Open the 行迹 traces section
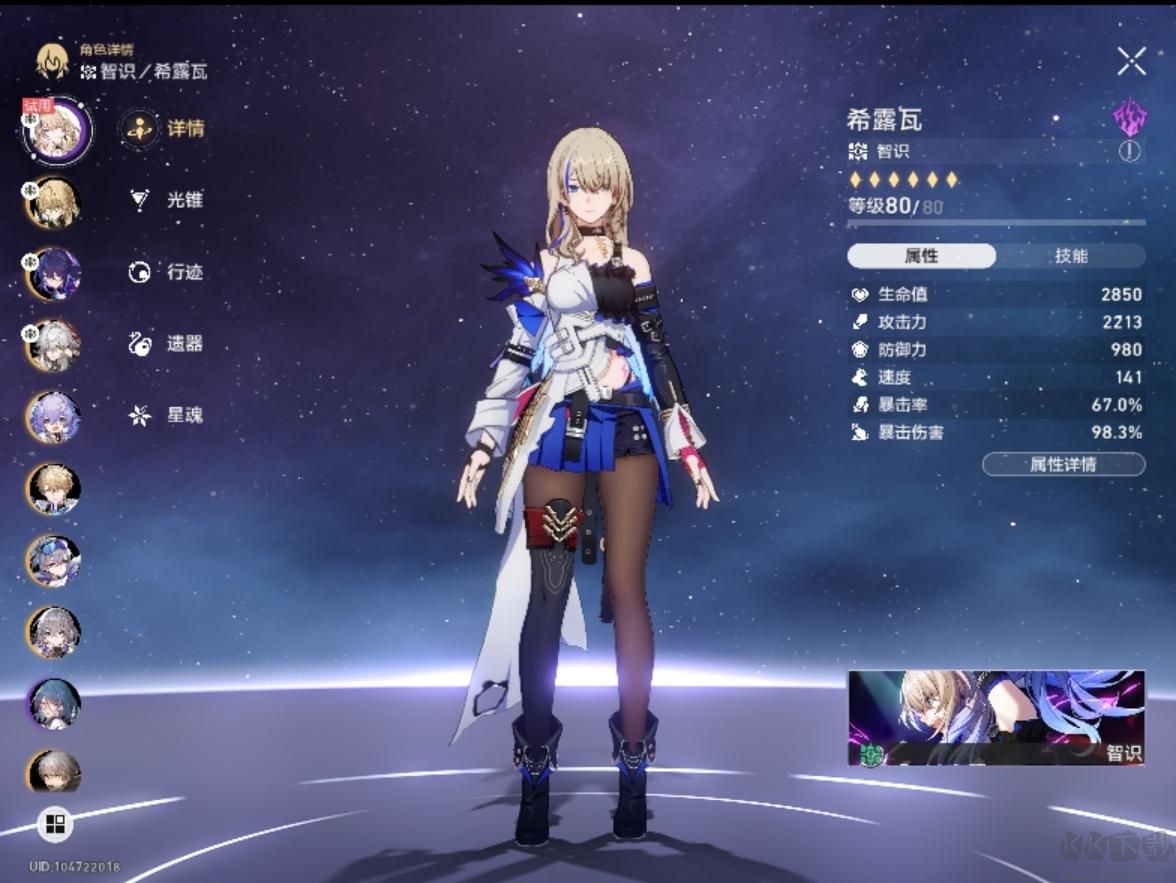The height and width of the screenshot is (883, 1176). point(166,272)
